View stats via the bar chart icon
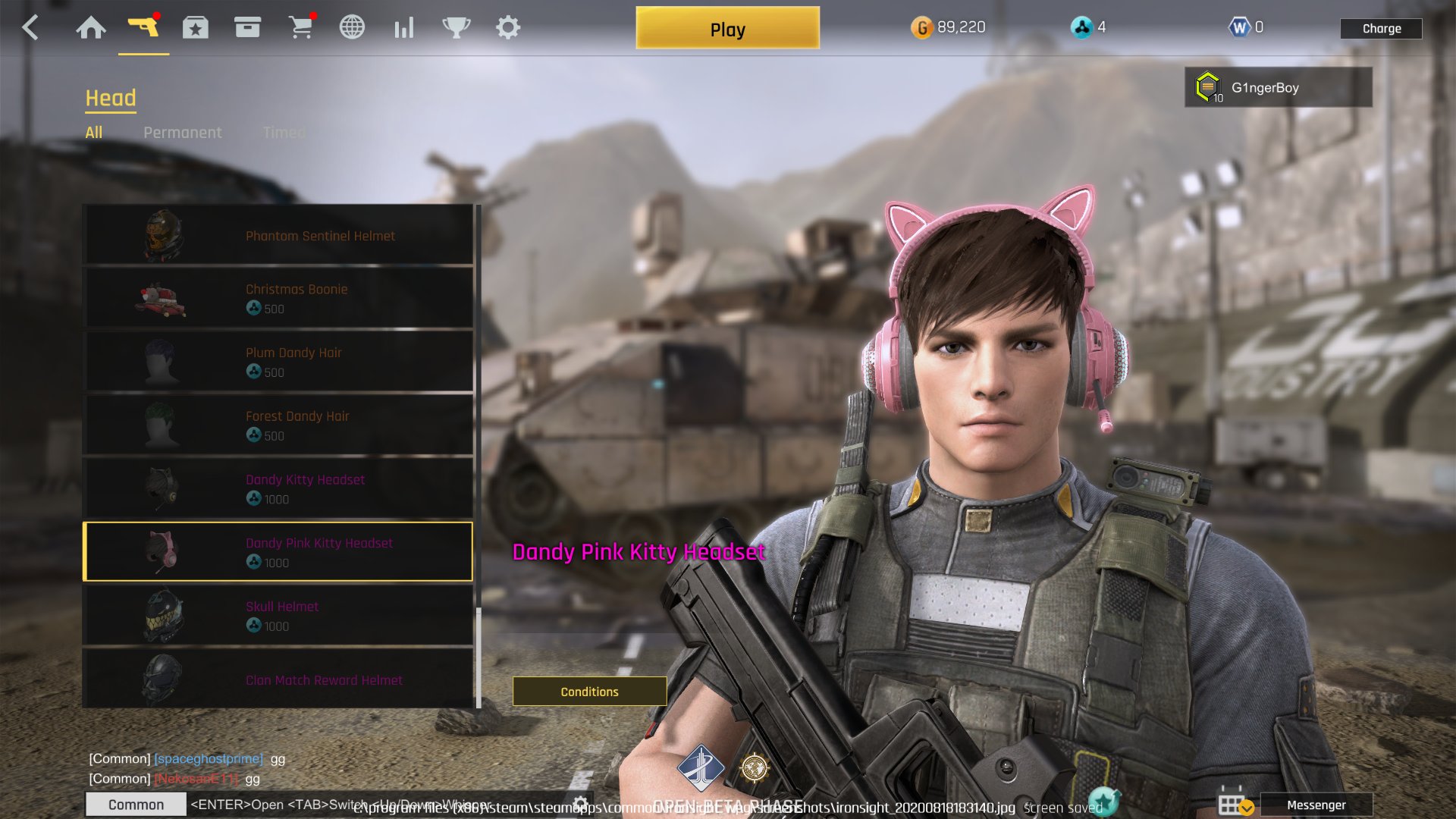This screenshot has height=819, width=1456. click(403, 27)
